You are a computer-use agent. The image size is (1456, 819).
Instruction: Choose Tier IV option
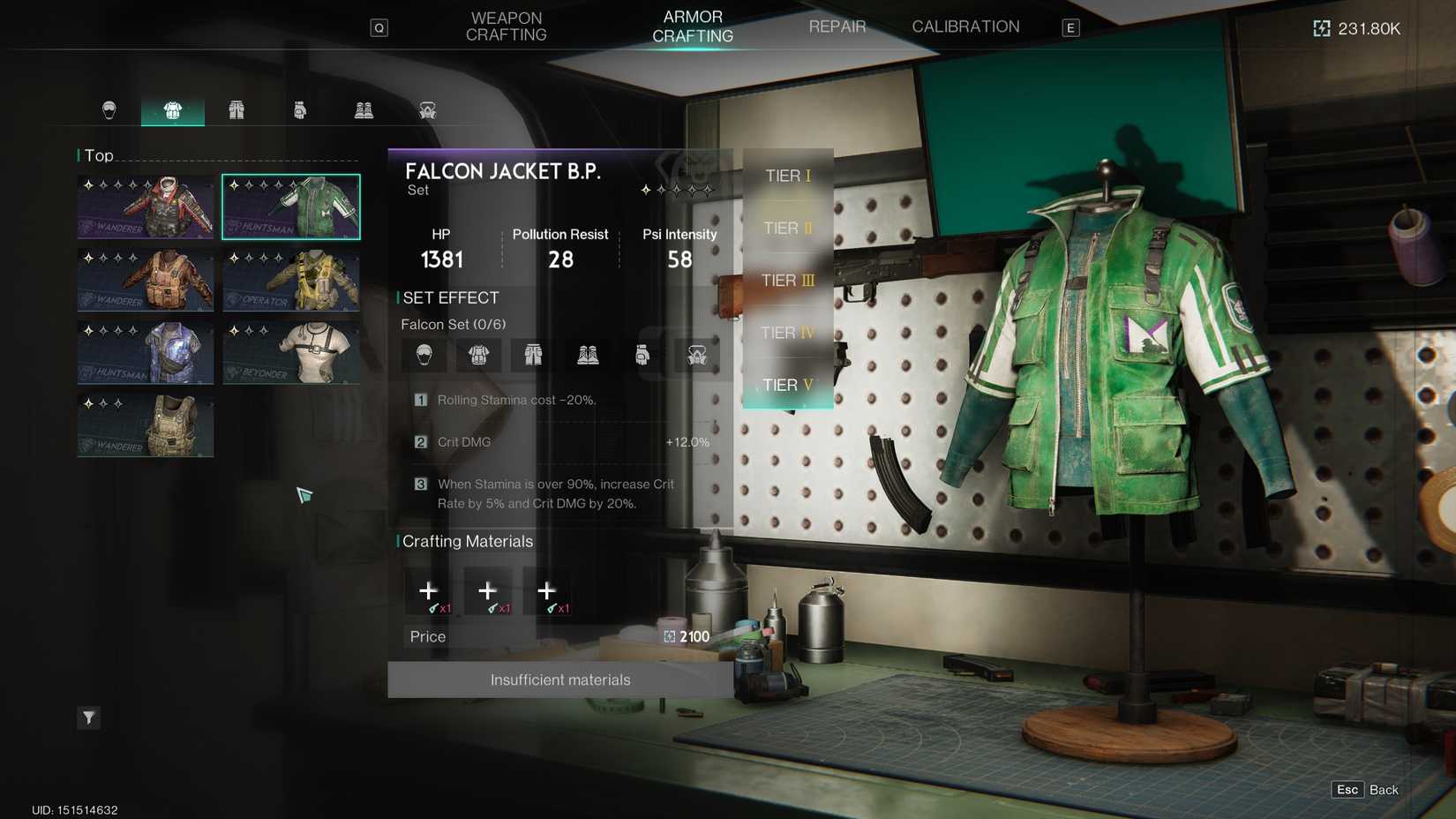click(787, 333)
